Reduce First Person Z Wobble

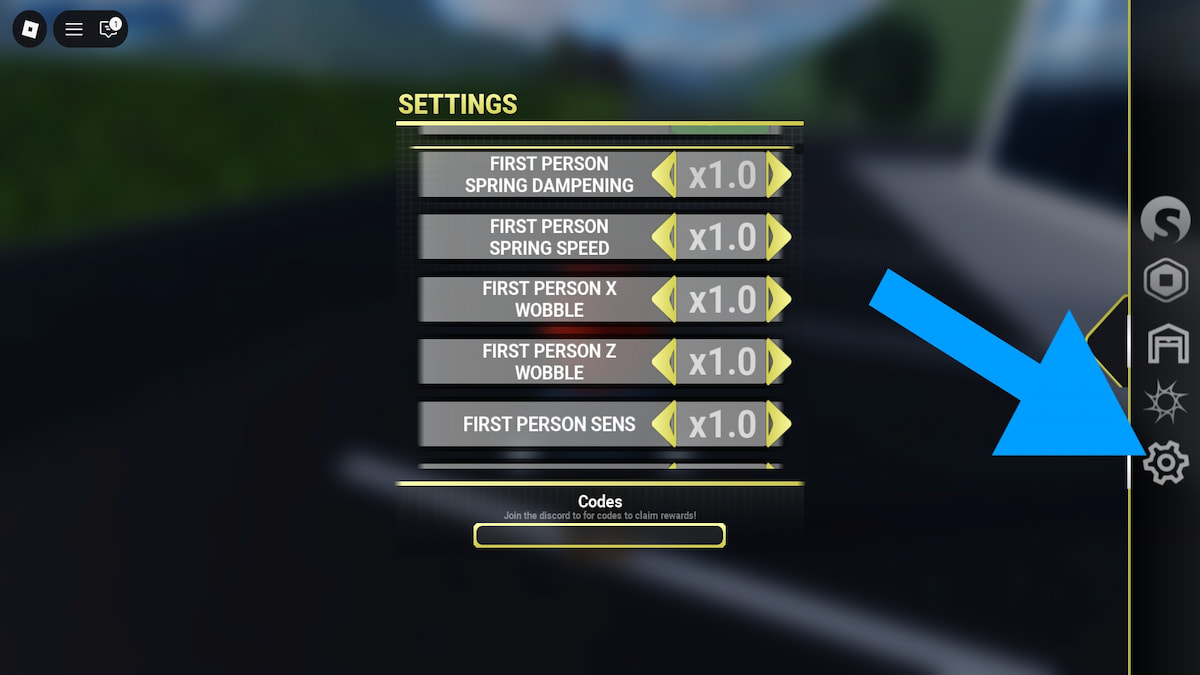(x=664, y=361)
